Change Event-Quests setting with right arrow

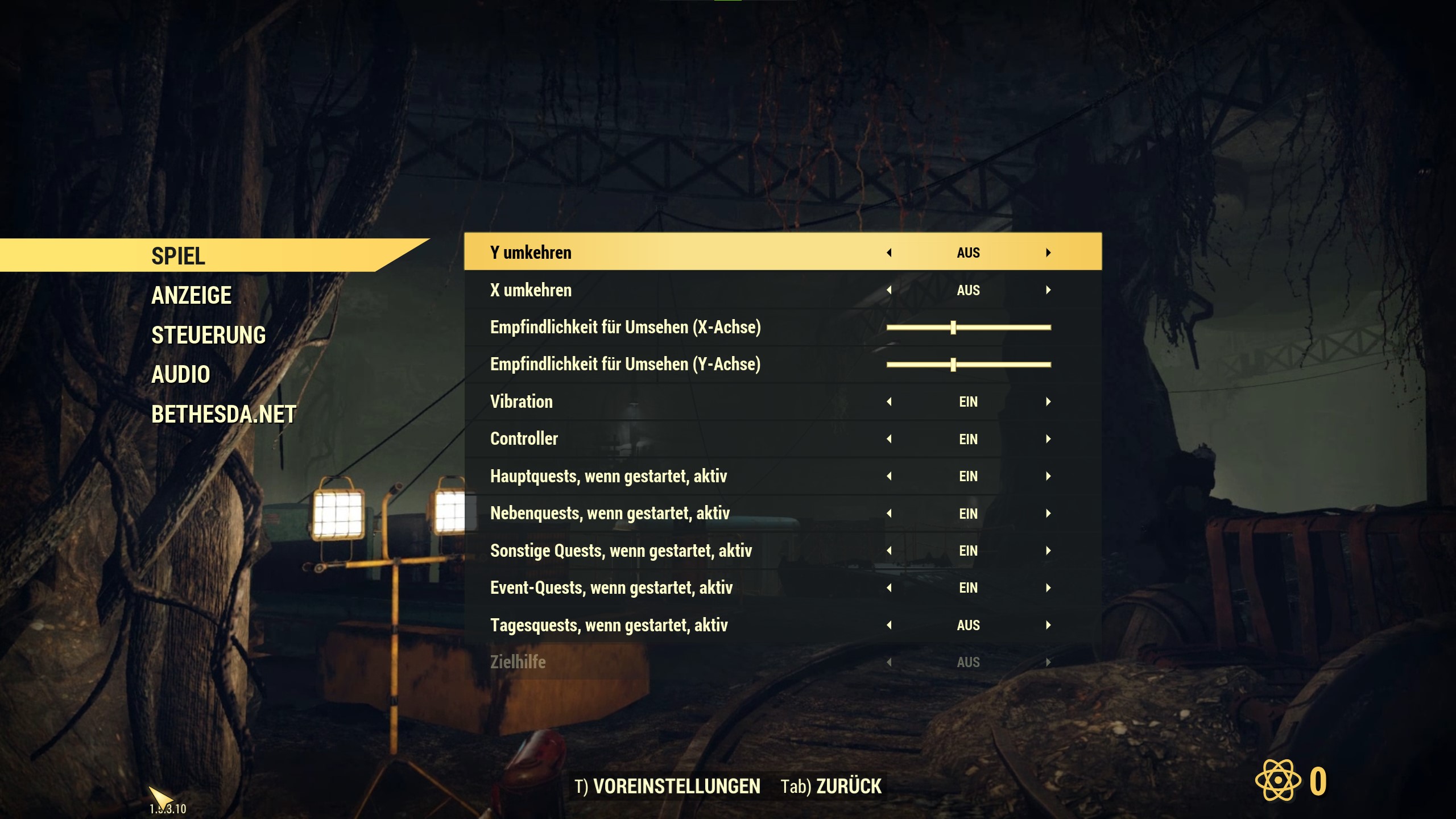pyautogui.click(x=1048, y=588)
